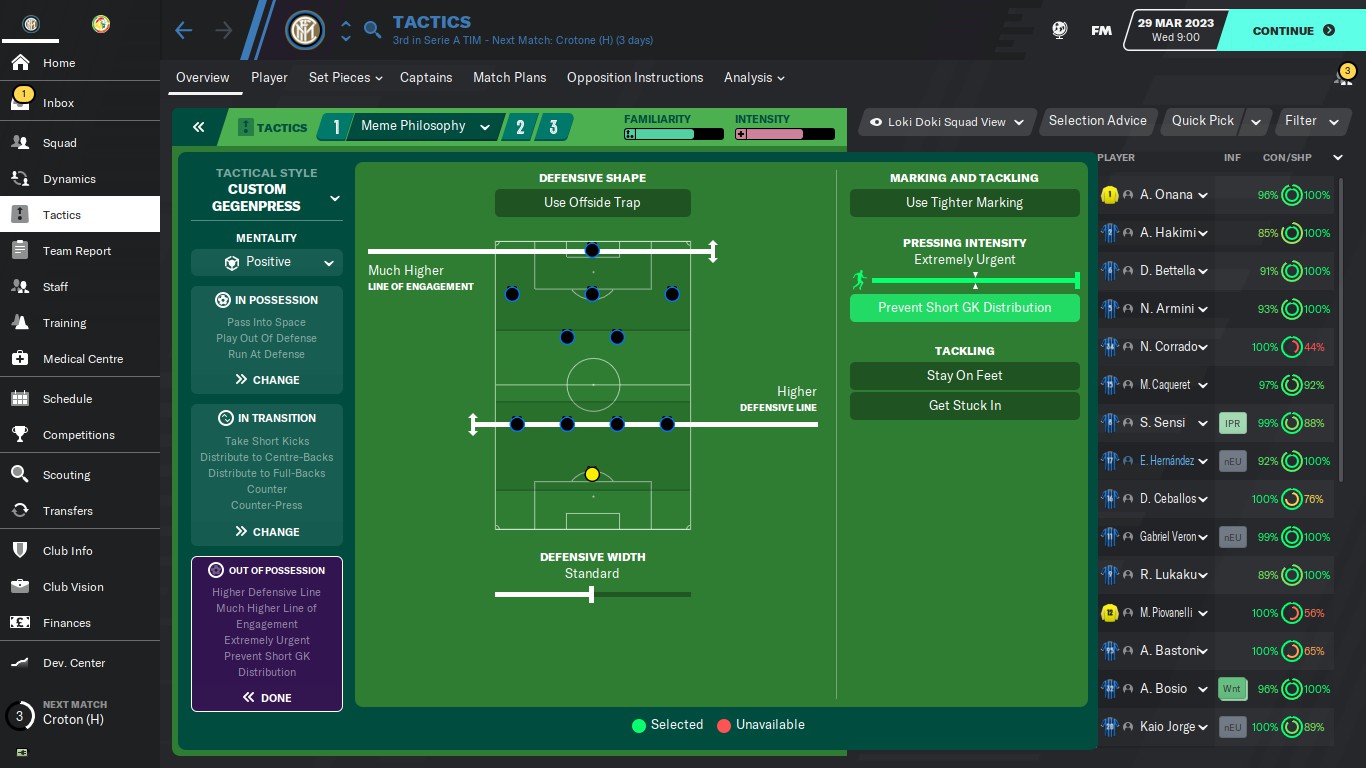Image resolution: width=1366 pixels, height=768 pixels.
Task: Toggle Prevent Short GK Distribution
Action: 964,308
